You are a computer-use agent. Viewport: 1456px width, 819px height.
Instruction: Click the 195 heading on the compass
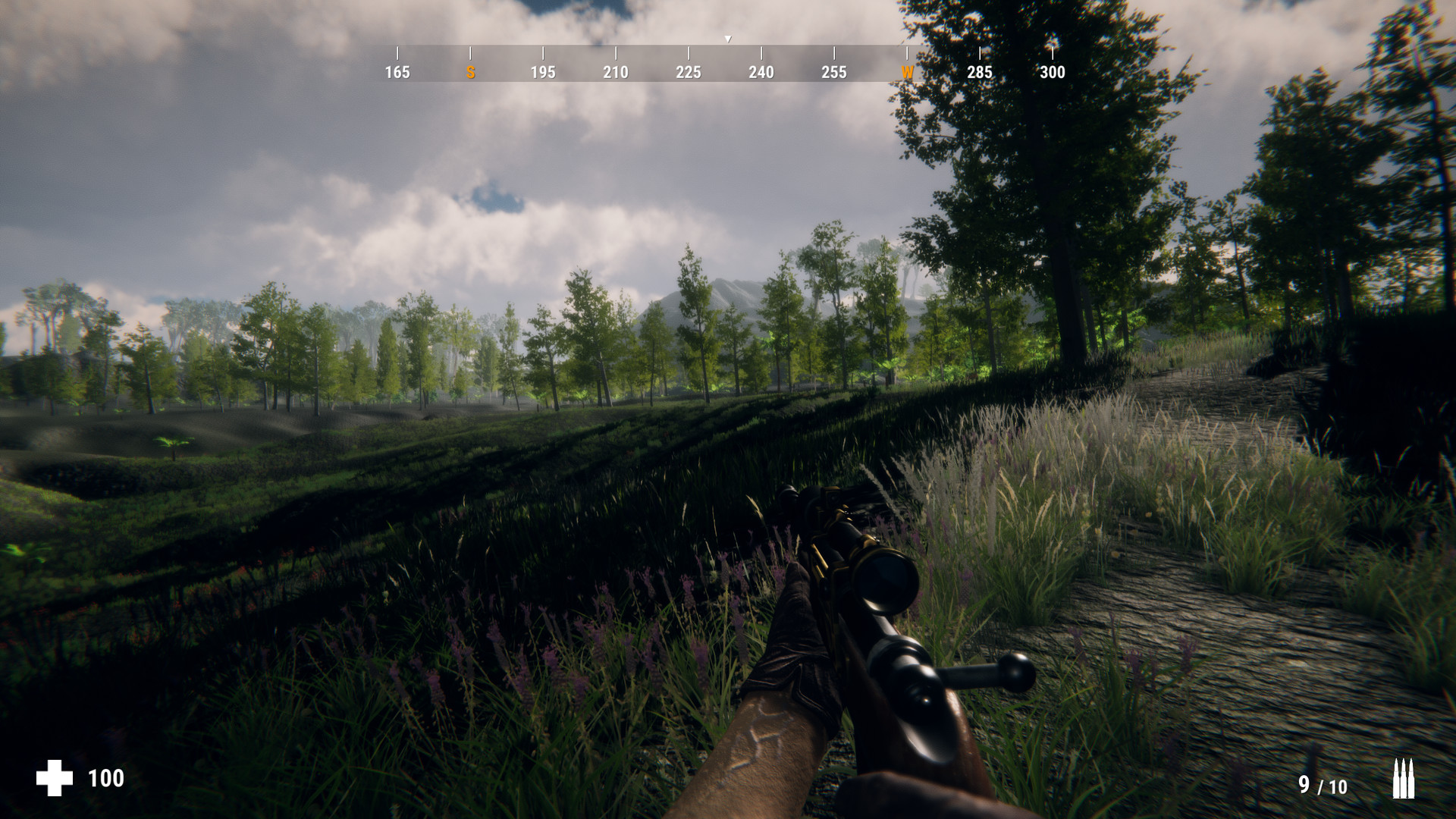pos(543,74)
